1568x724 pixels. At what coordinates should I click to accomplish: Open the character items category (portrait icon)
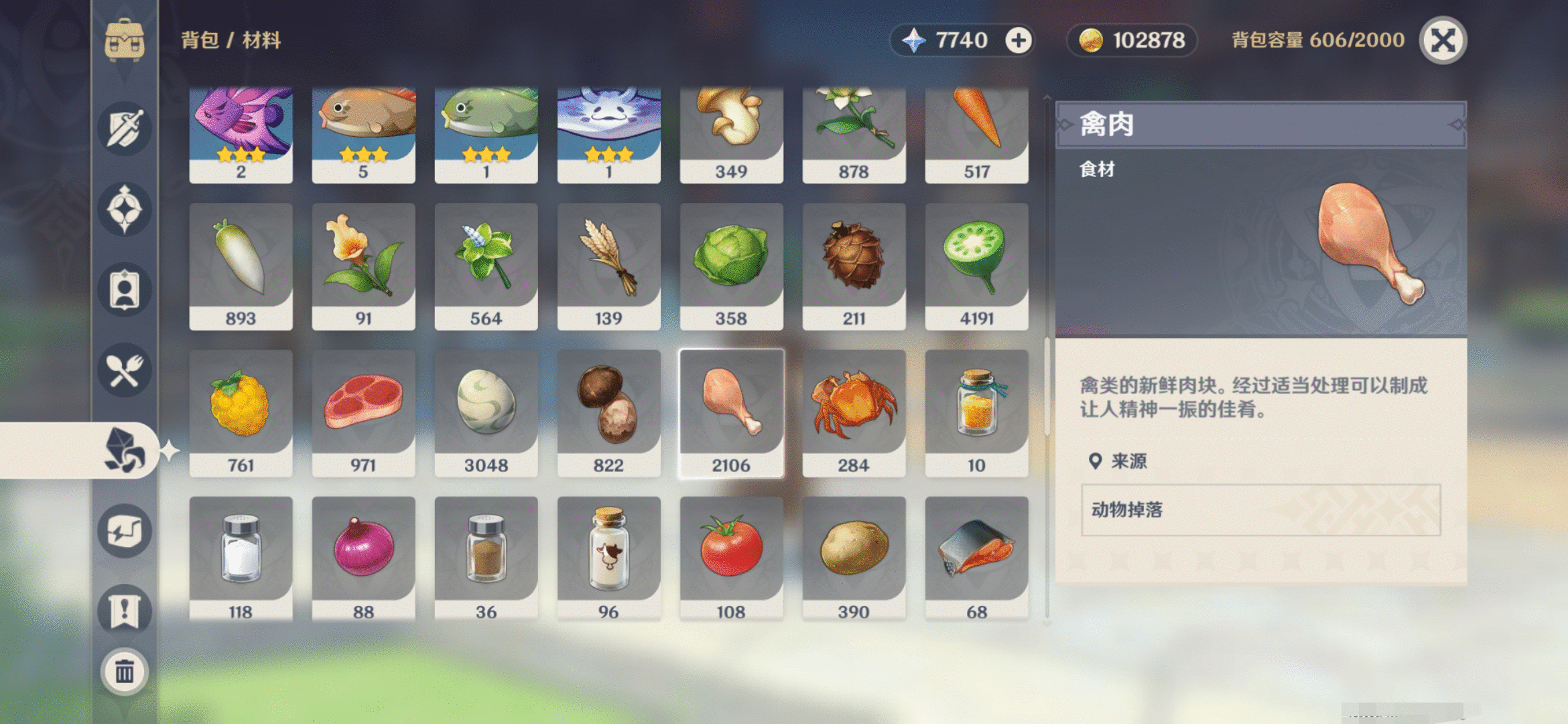point(125,290)
